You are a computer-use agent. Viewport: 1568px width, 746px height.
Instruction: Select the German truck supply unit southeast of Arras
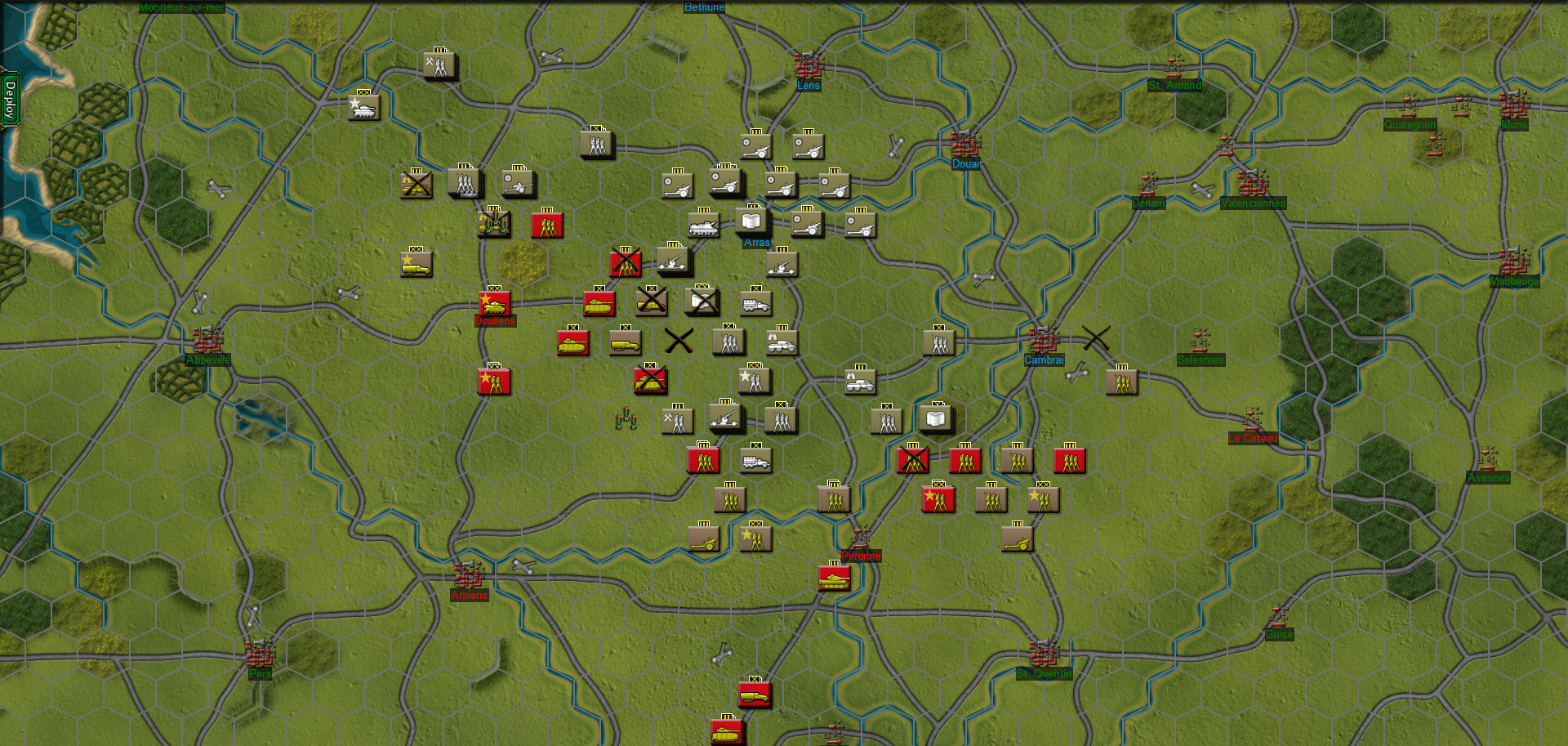[756, 303]
